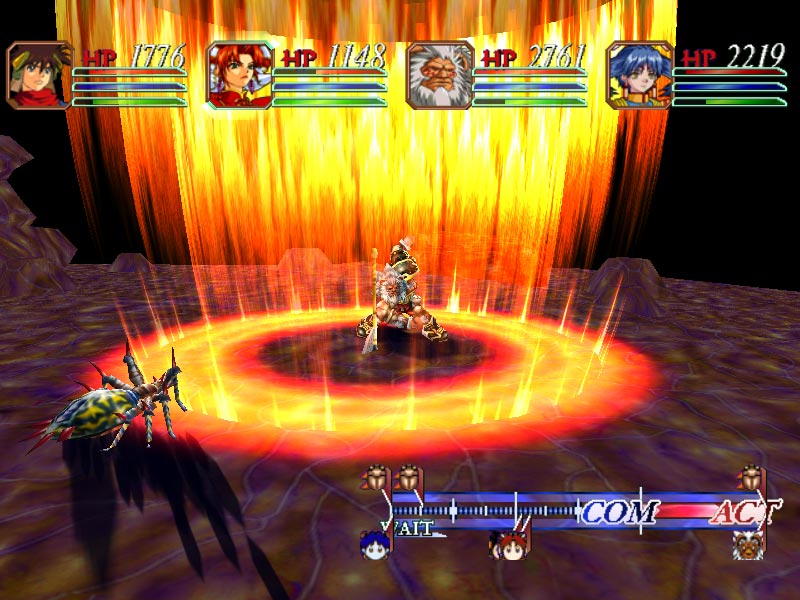
Task: Click the blue-haired face on the turn gauge
Action: pyautogui.click(x=374, y=544)
